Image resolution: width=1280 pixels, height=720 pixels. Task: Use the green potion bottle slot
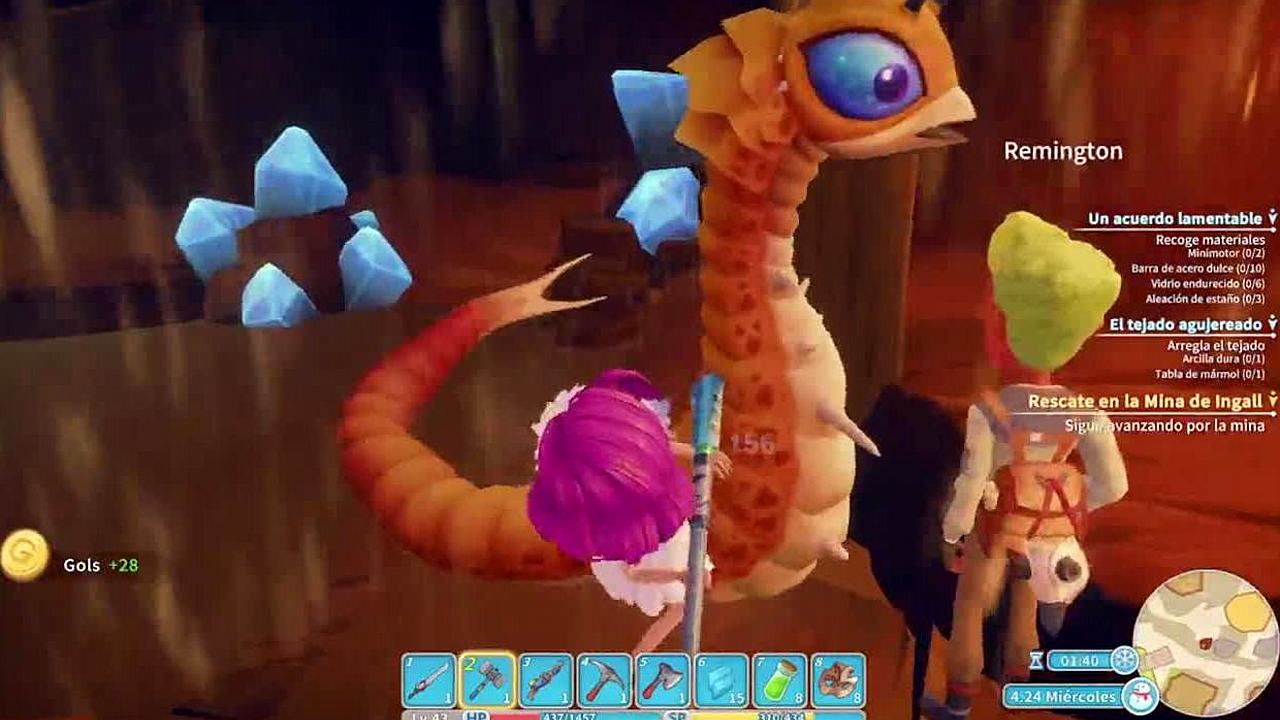[779, 680]
